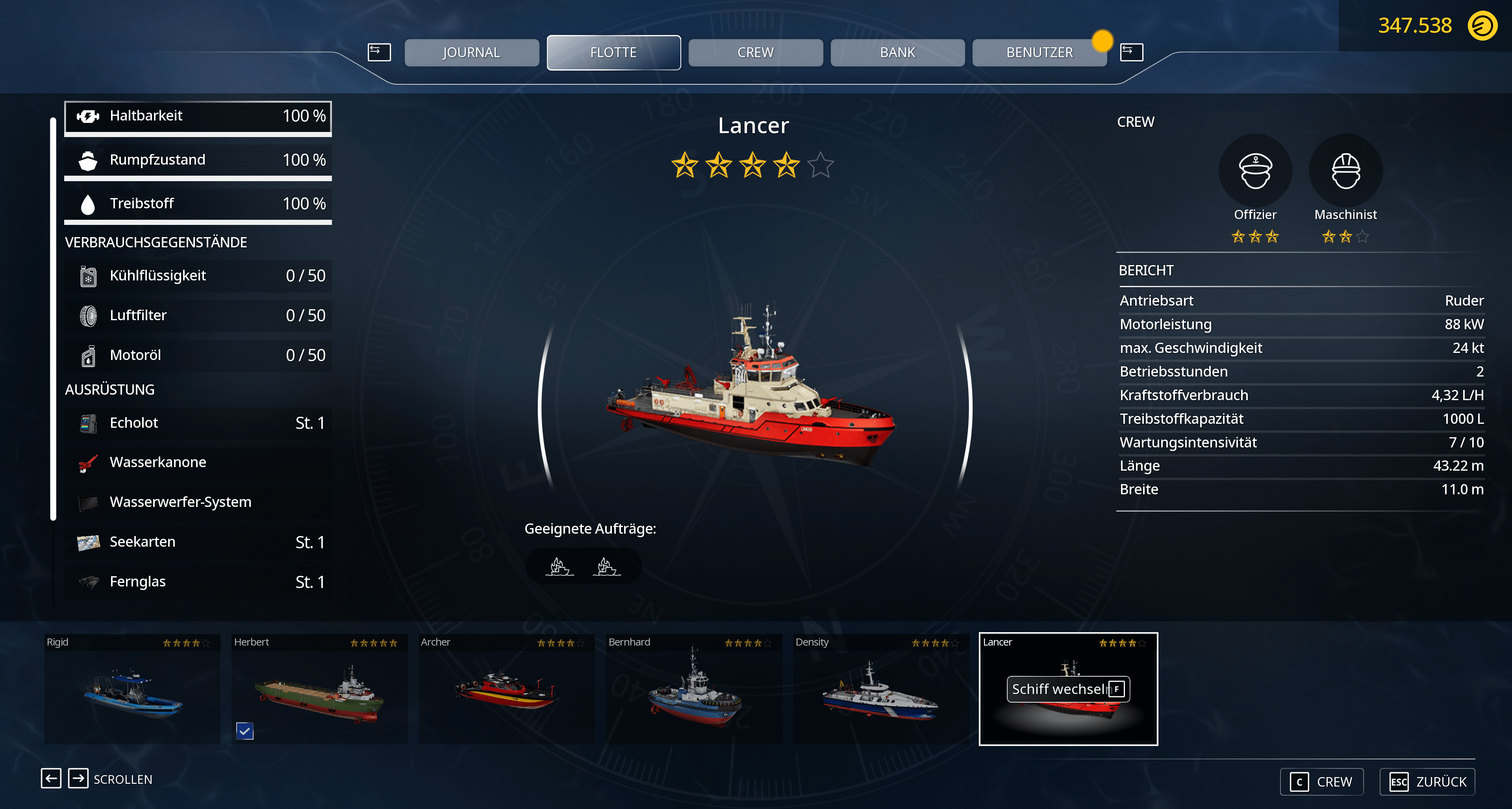This screenshot has height=809, width=1512.
Task: Select the Kühlflüssigkeit consumable row
Action: 198,276
